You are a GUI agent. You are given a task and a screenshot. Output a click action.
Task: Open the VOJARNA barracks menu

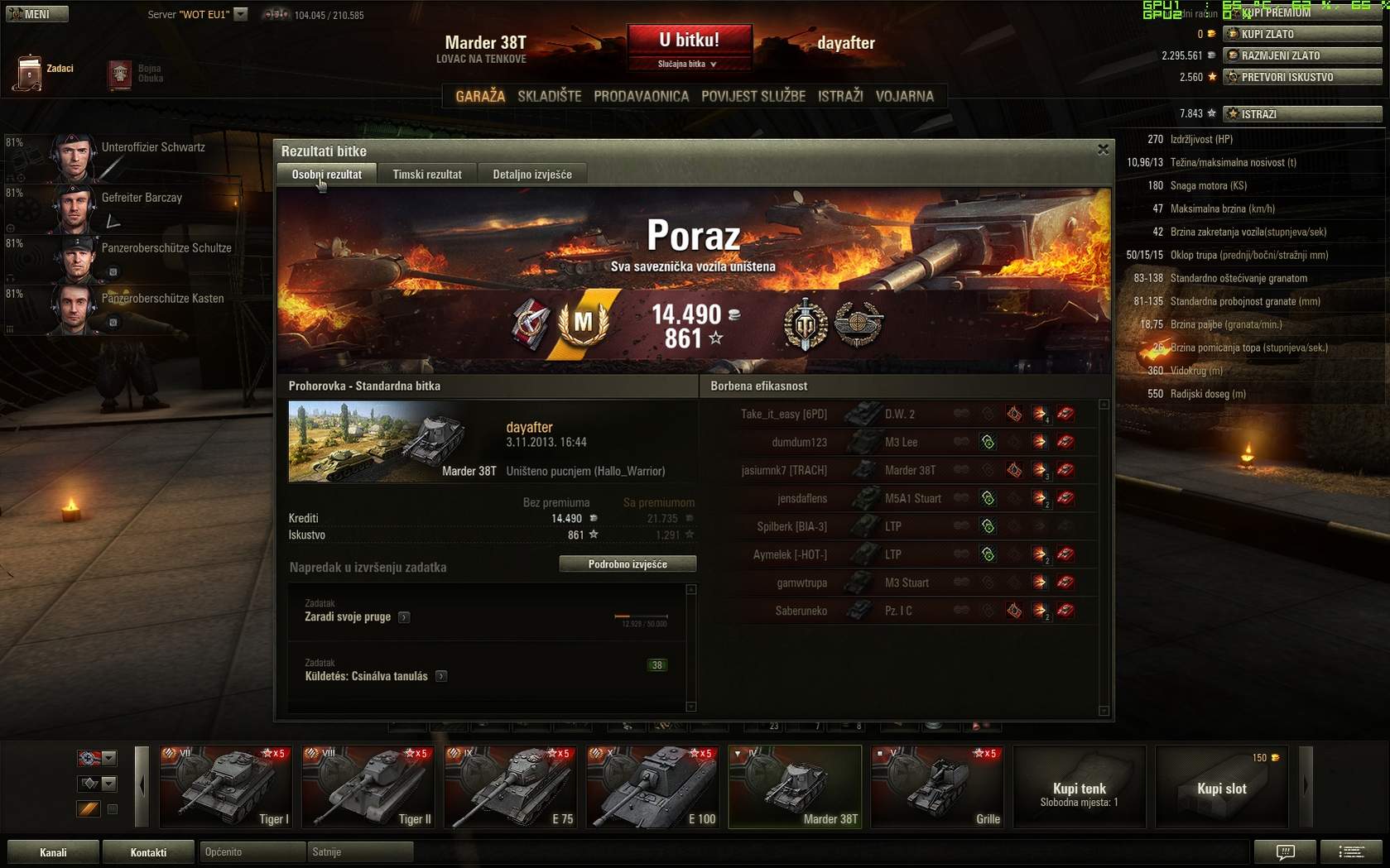tap(904, 96)
